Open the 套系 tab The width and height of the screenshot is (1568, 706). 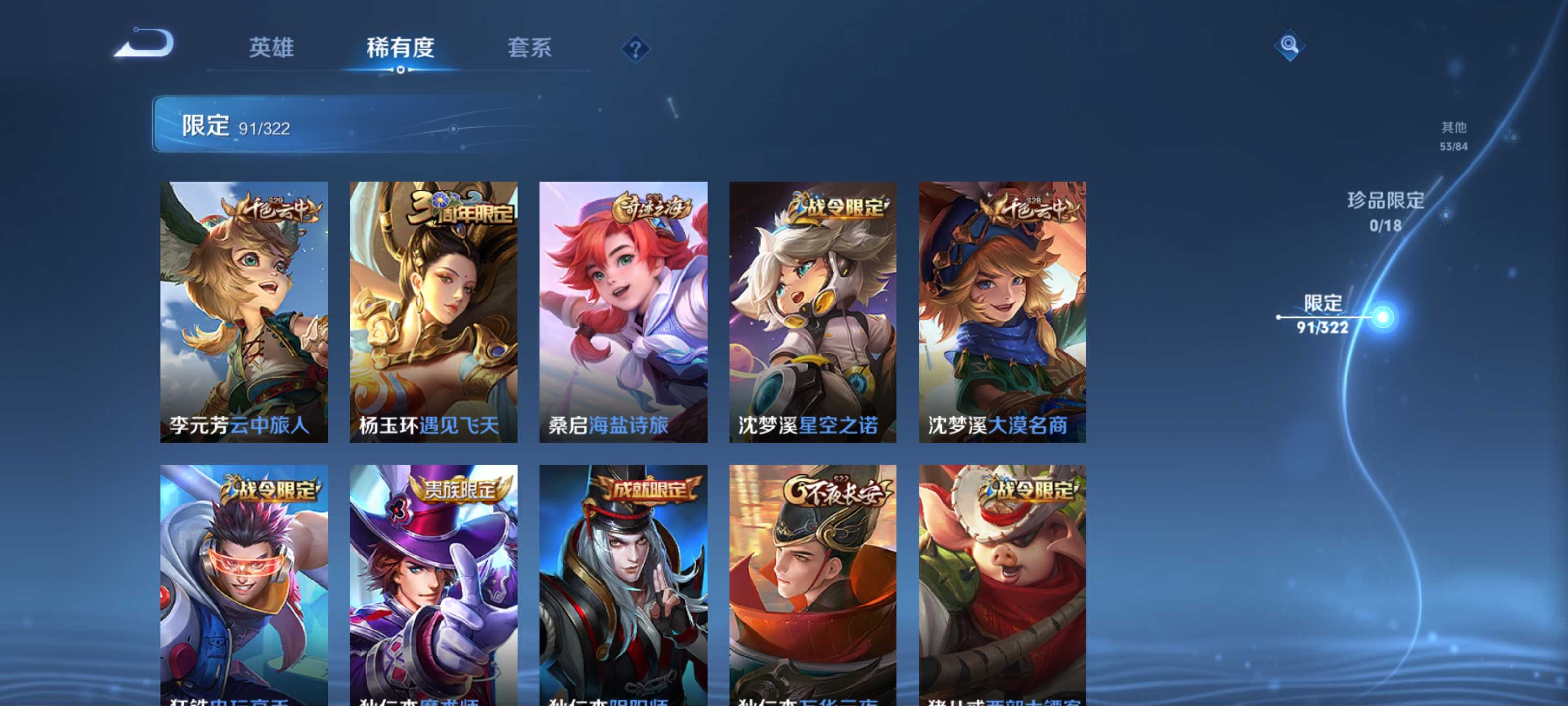pos(529,48)
